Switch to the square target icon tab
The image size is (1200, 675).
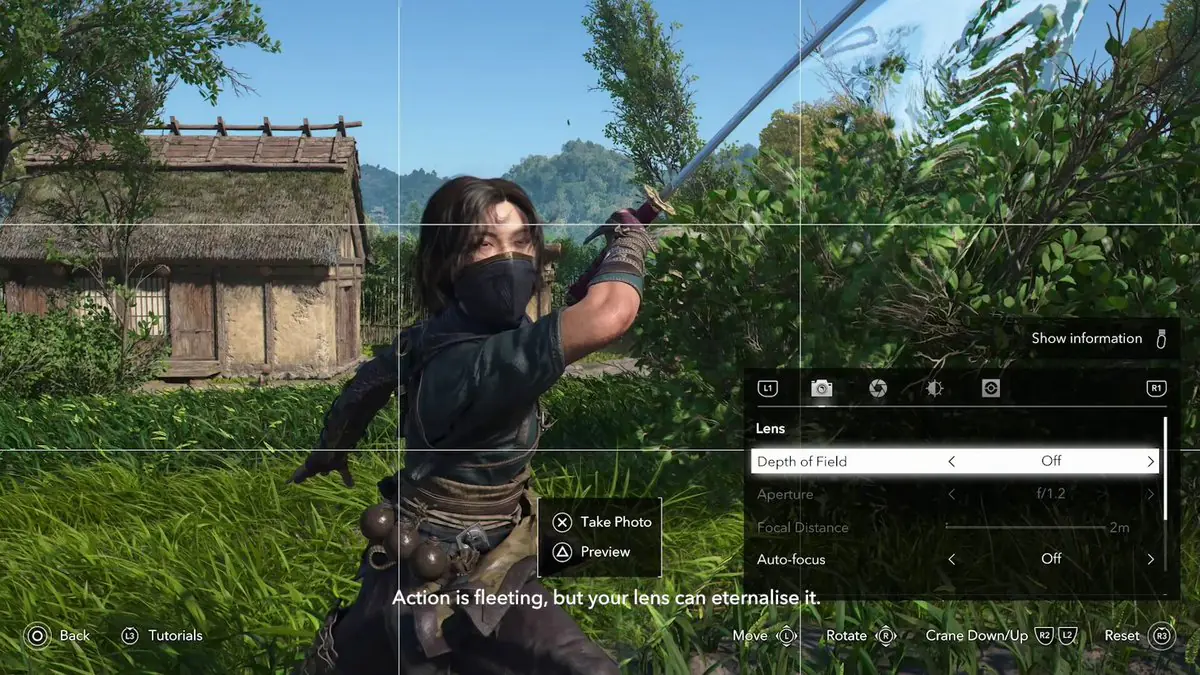click(x=990, y=388)
